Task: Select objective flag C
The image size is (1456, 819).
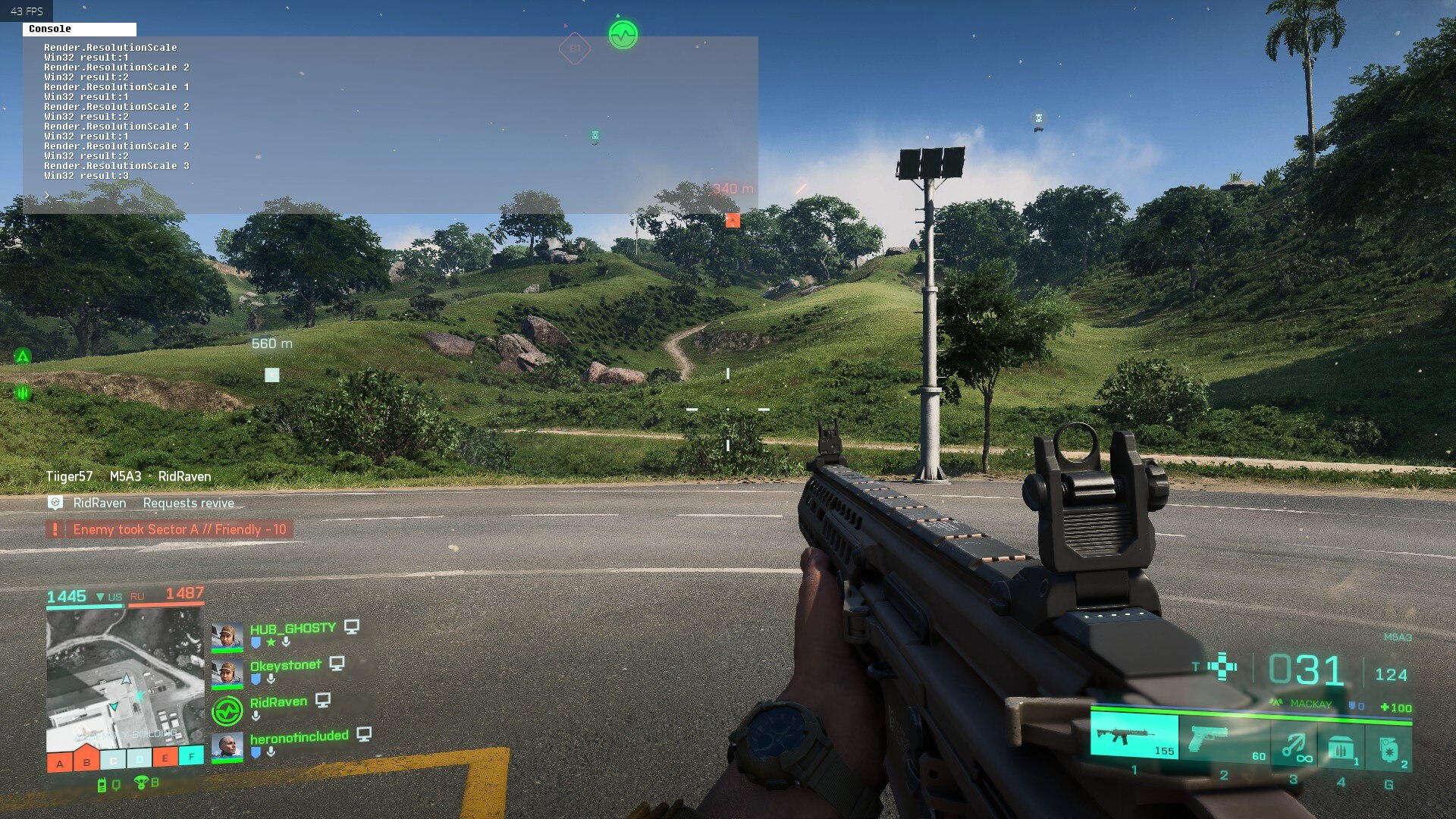Action: pyautogui.click(x=113, y=760)
